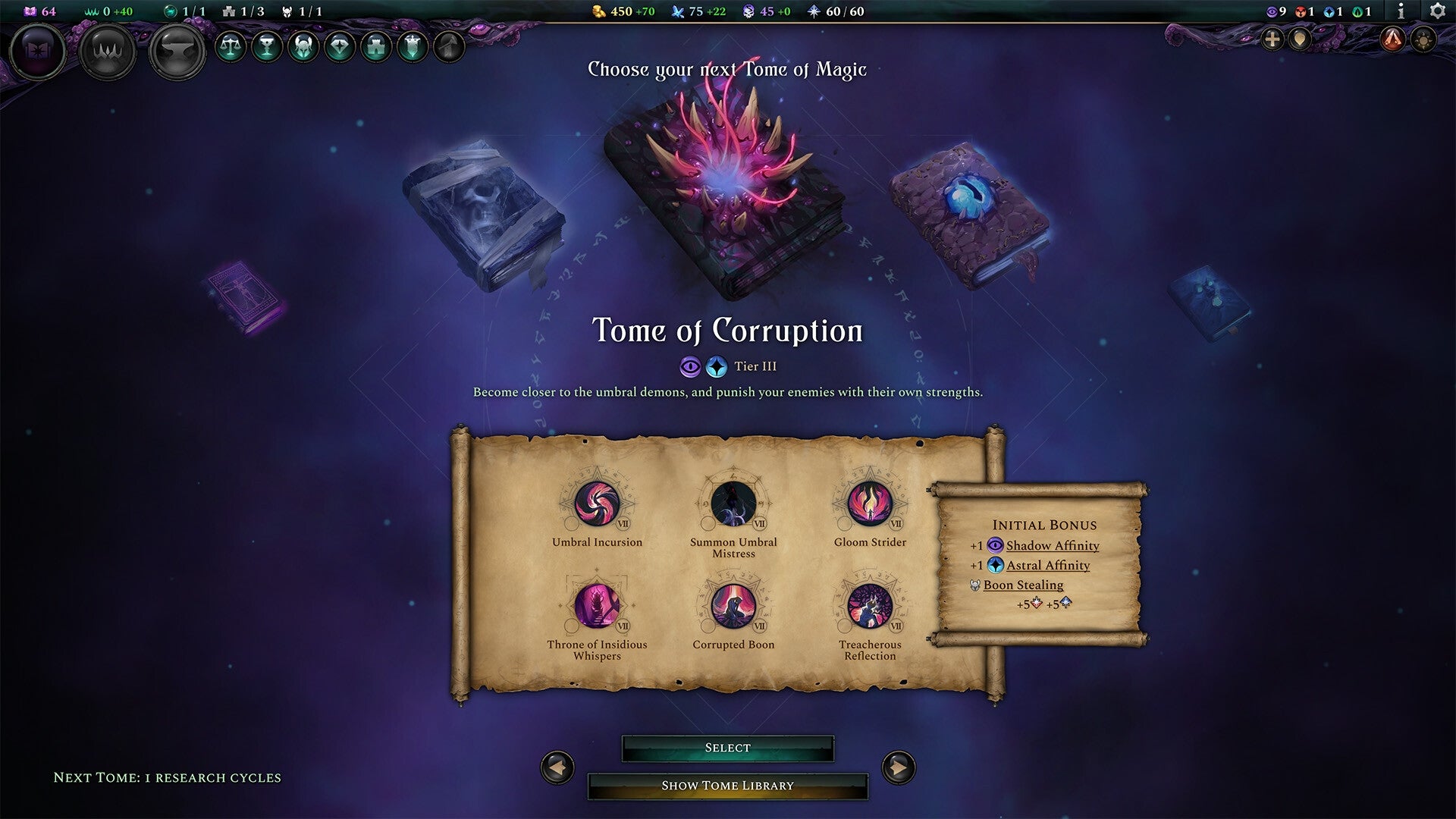Open Show Tome Library
The image size is (1456, 819).
[727, 785]
